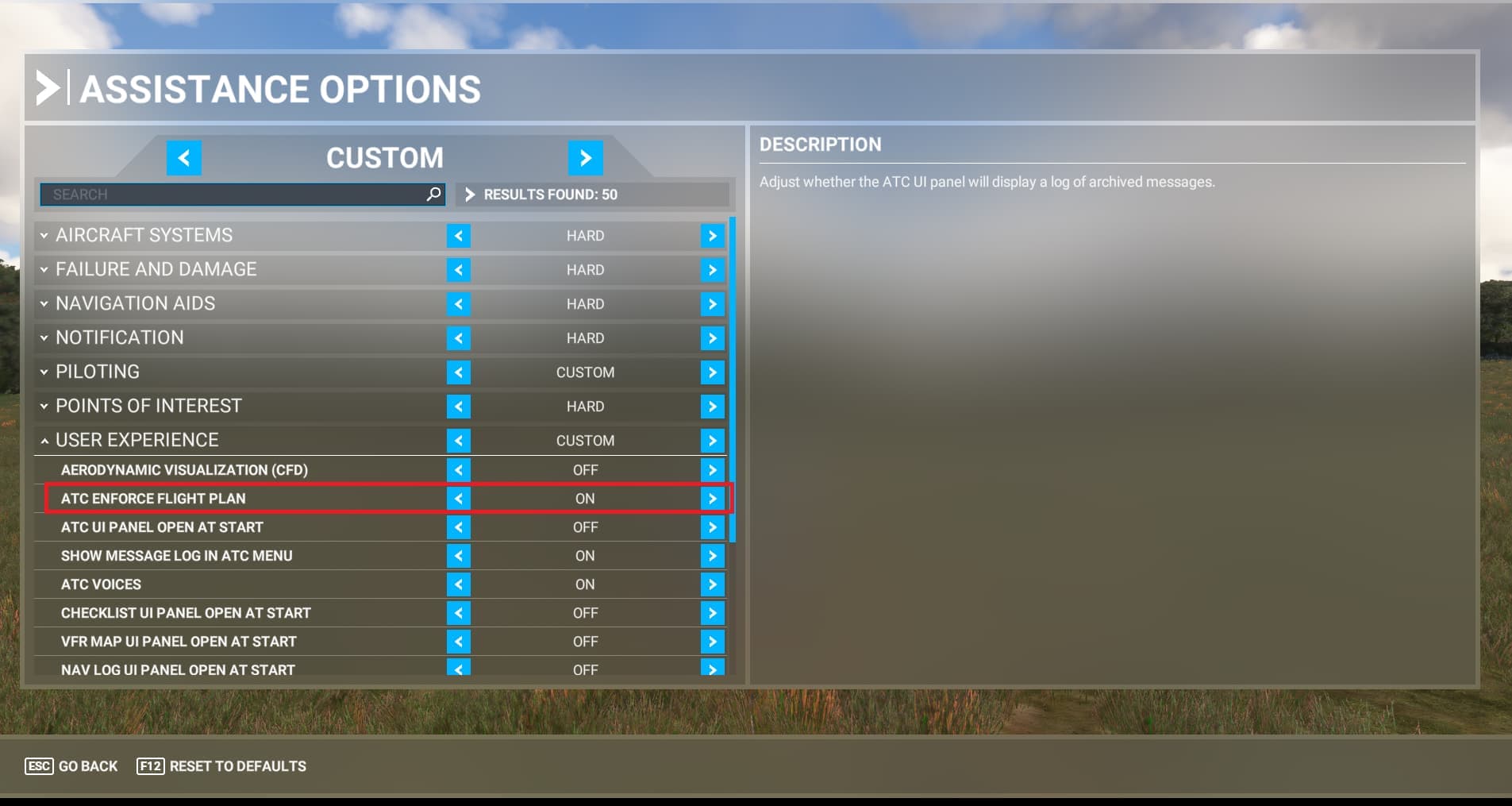1512x806 pixels.
Task: Click the arrow beside RESULTS FOUND: 50
Action: click(x=470, y=194)
